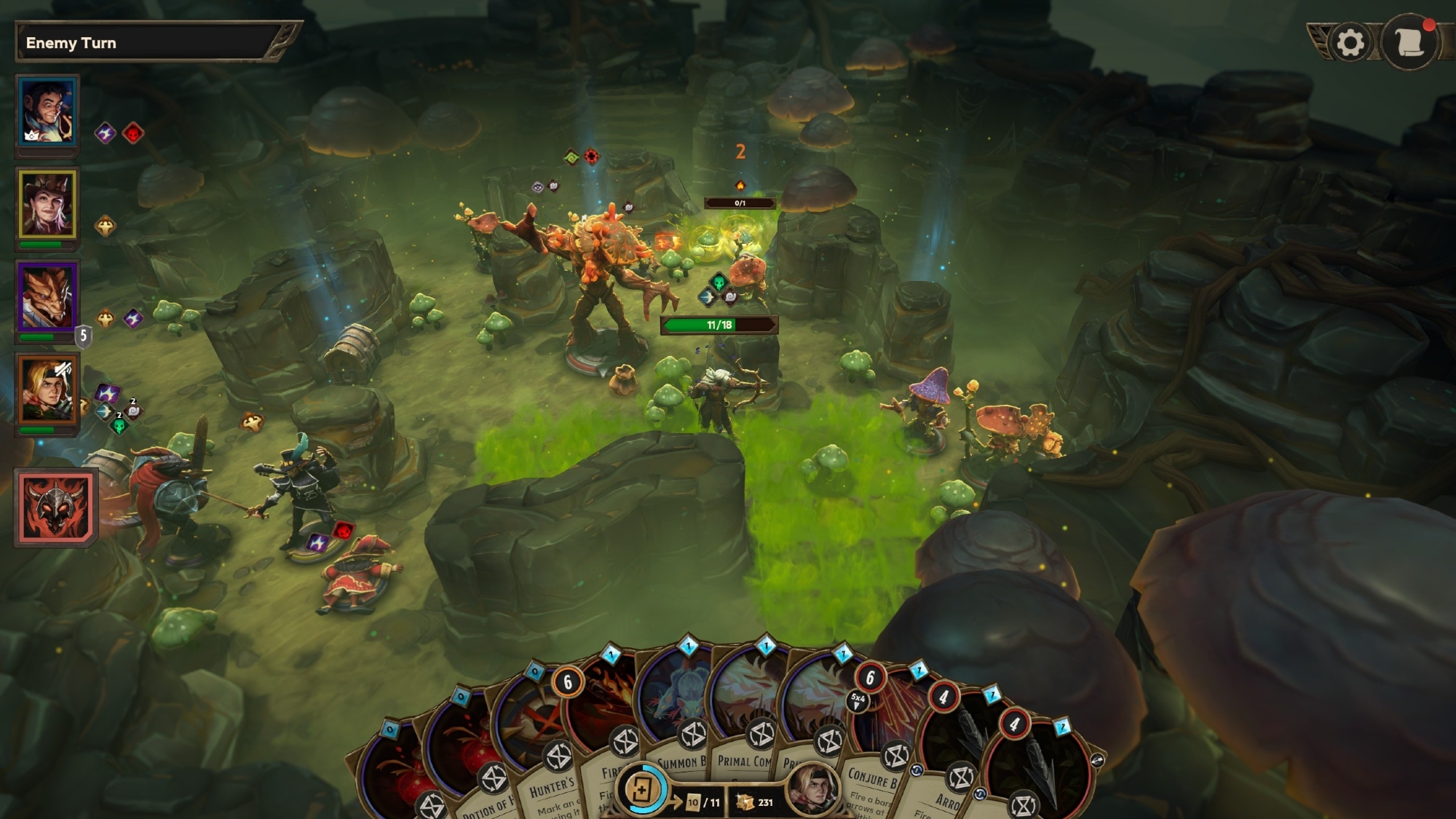Click the archer portrait on the hand bar

pyautogui.click(x=812, y=790)
